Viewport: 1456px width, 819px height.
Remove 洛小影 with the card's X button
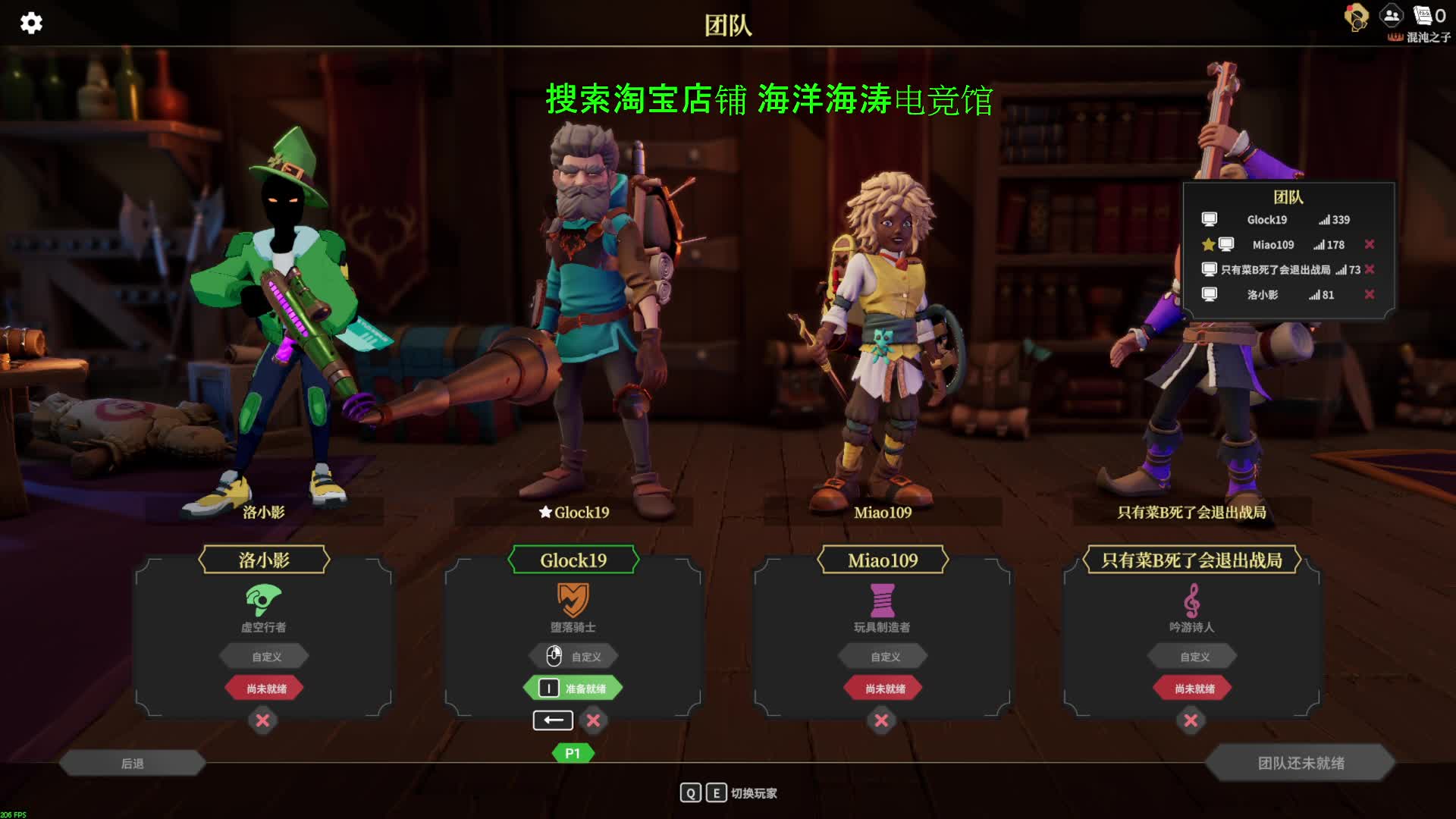click(x=262, y=720)
